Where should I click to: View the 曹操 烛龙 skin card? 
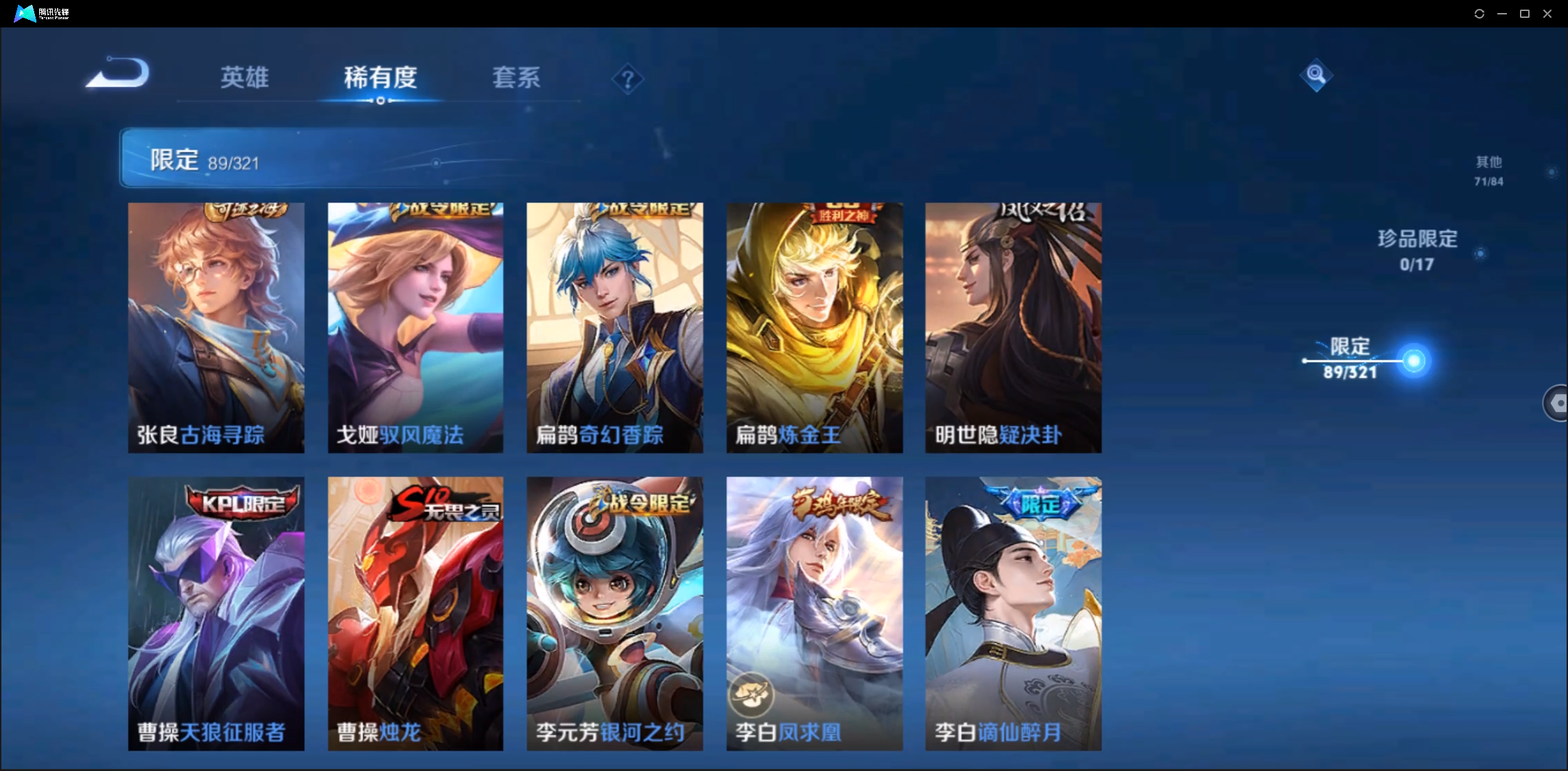click(x=415, y=613)
